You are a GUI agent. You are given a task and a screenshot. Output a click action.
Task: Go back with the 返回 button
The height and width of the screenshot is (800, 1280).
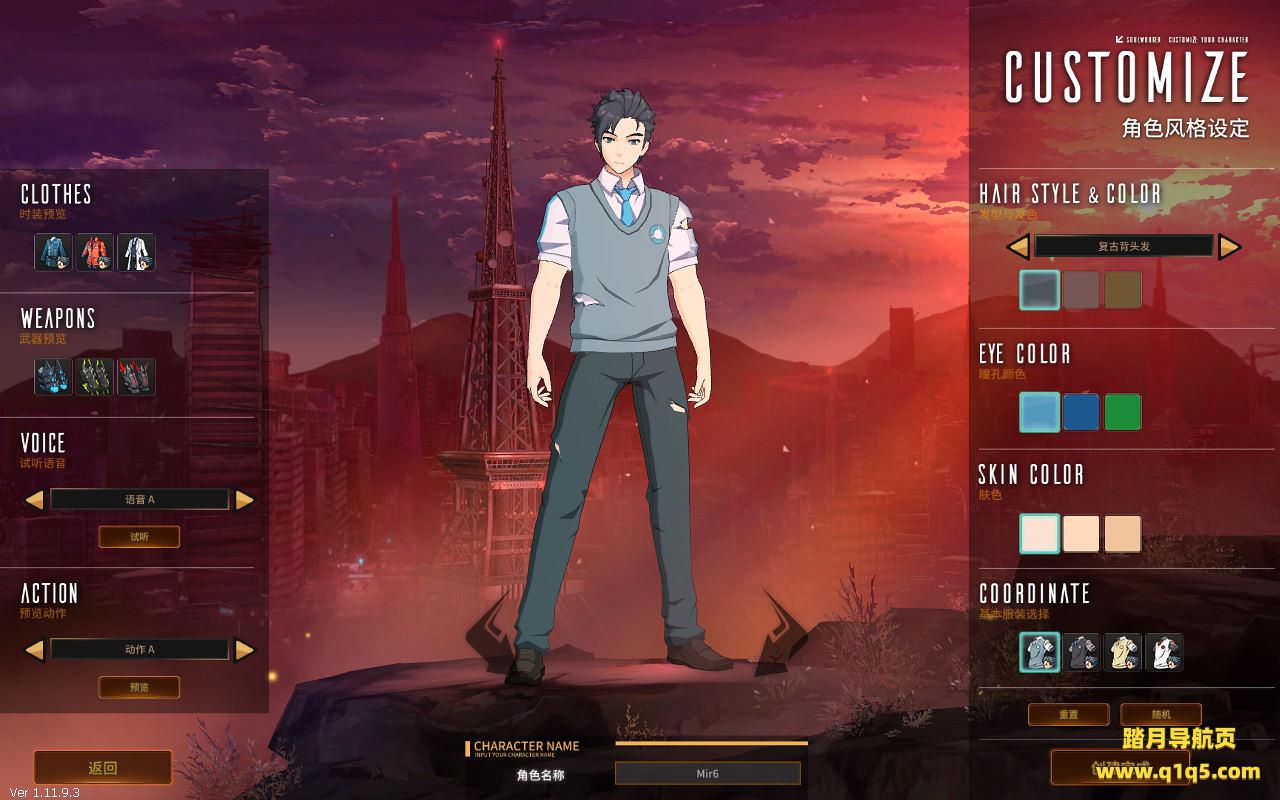click(x=103, y=768)
